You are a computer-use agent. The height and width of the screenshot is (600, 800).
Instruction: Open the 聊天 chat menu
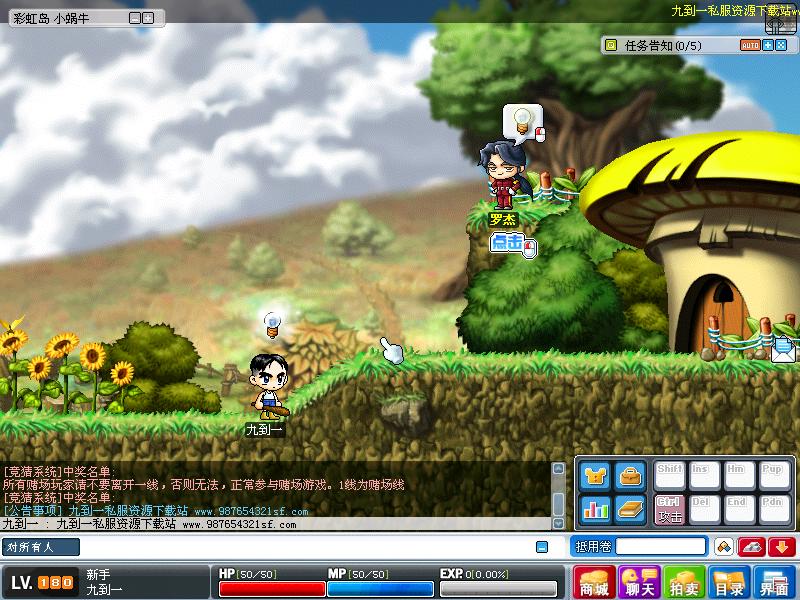[639, 582]
